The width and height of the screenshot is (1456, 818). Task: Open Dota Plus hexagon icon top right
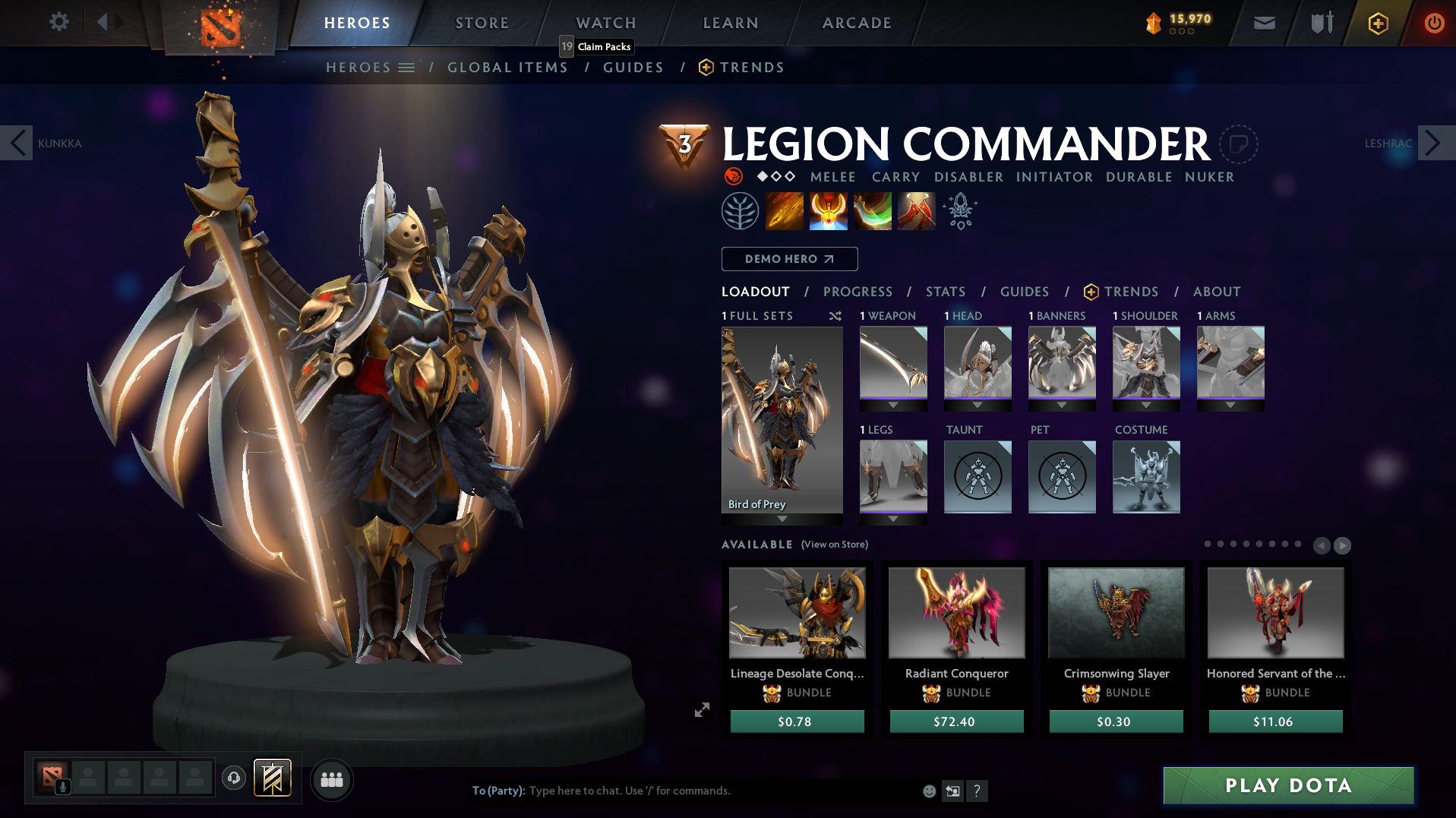tap(1376, 23)
